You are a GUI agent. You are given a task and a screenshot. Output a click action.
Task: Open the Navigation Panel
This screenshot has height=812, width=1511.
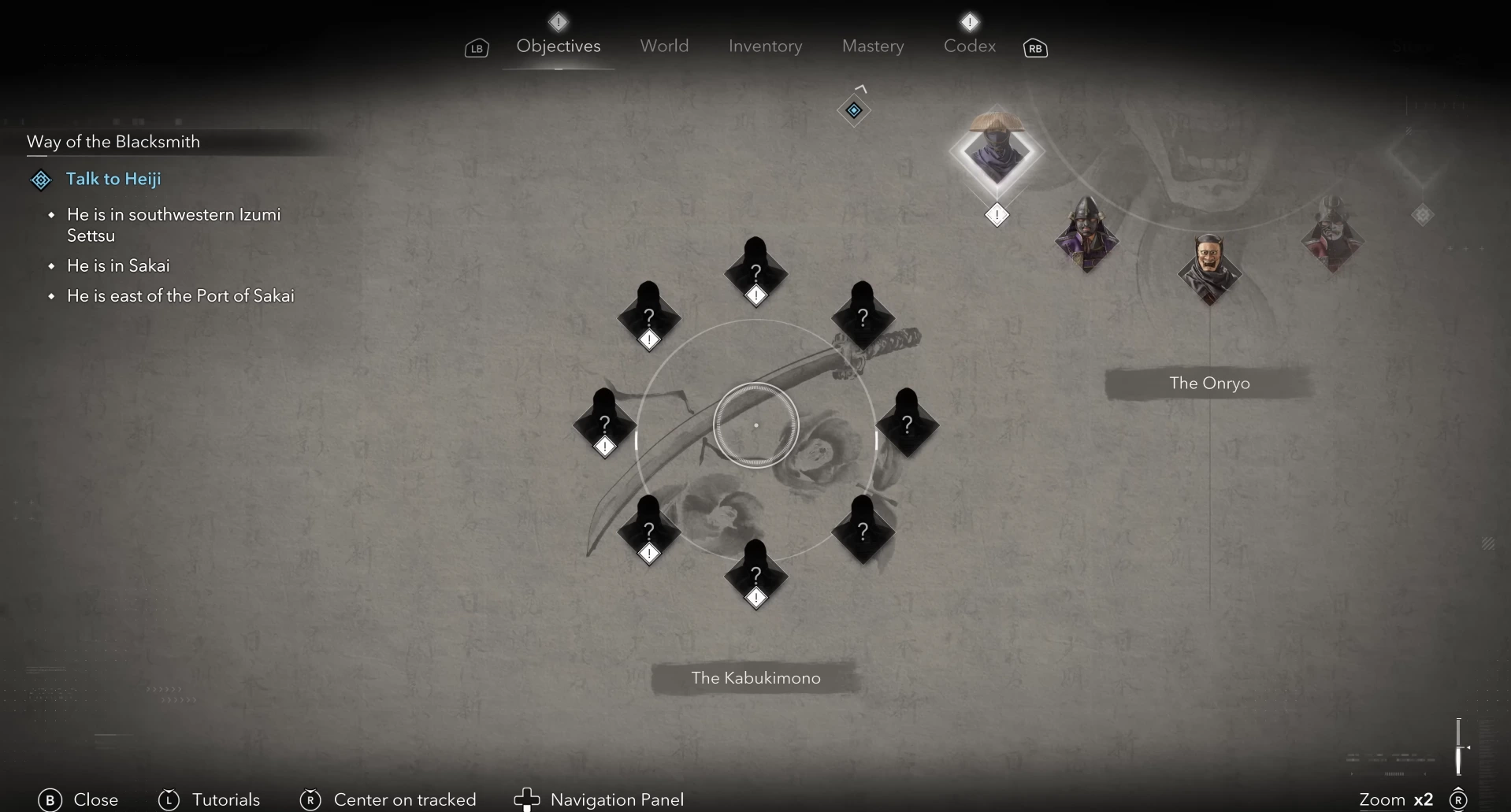click(616, 799)
